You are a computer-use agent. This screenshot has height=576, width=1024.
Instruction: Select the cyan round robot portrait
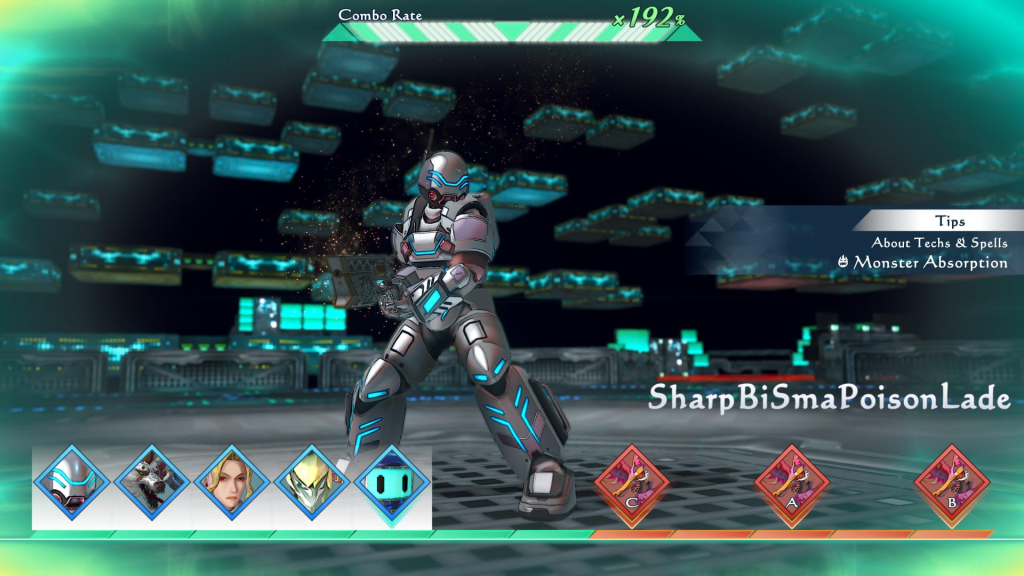[392, 486]
